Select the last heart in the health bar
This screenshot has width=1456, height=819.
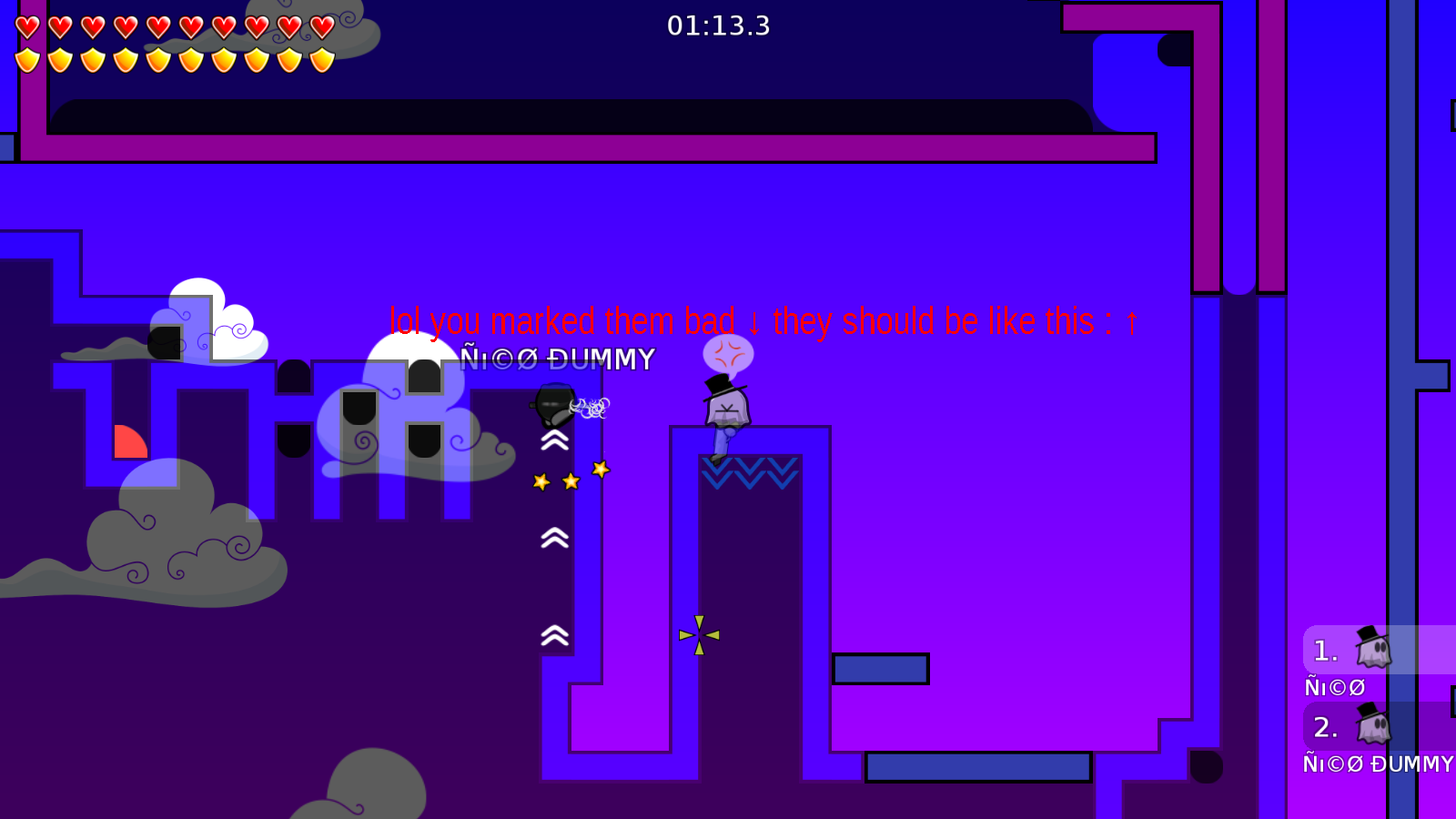(x=320, y=25)
